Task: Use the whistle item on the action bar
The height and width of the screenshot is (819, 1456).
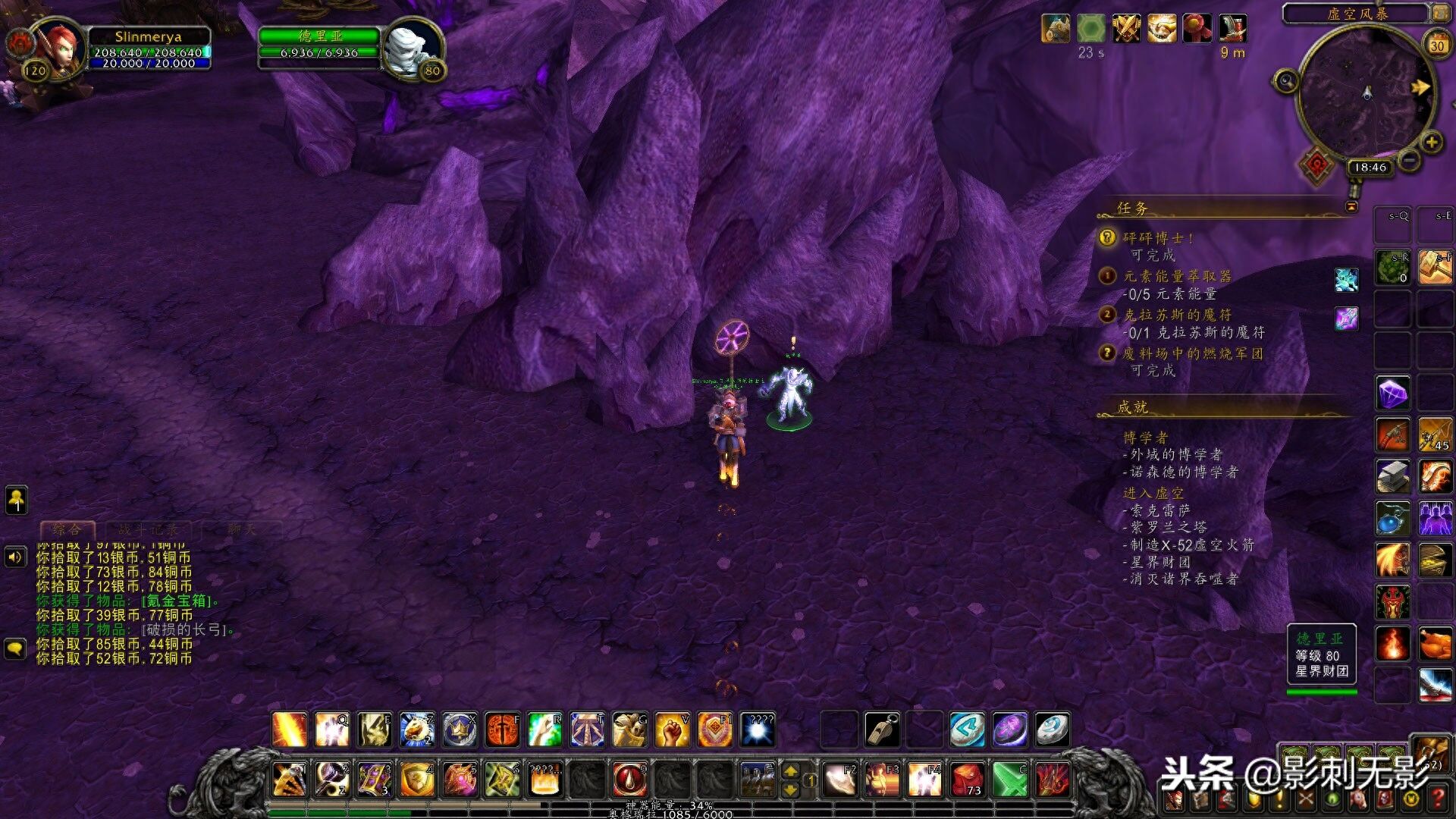Action: click(882, 730)
